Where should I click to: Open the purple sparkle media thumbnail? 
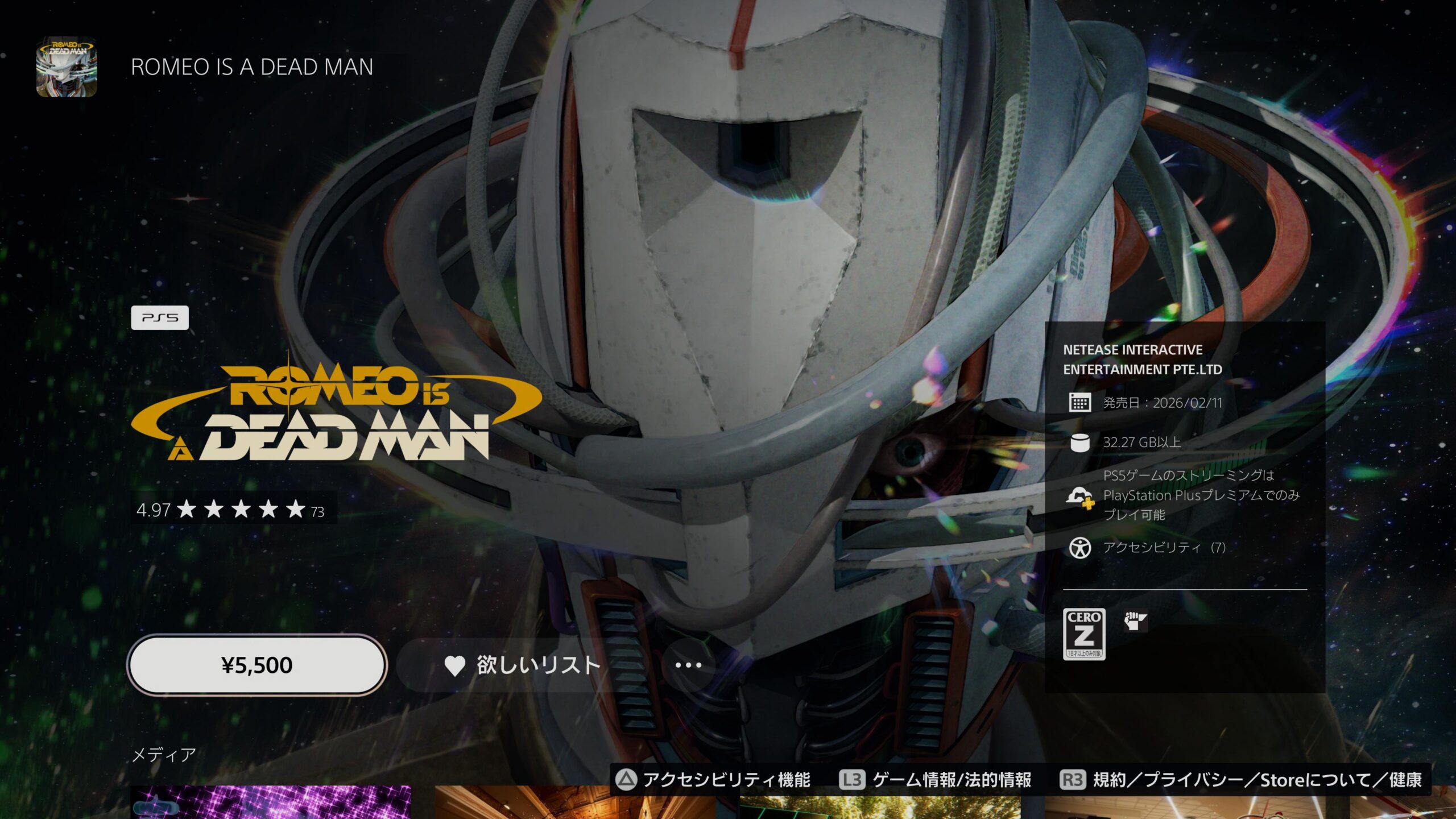point(271,802)
